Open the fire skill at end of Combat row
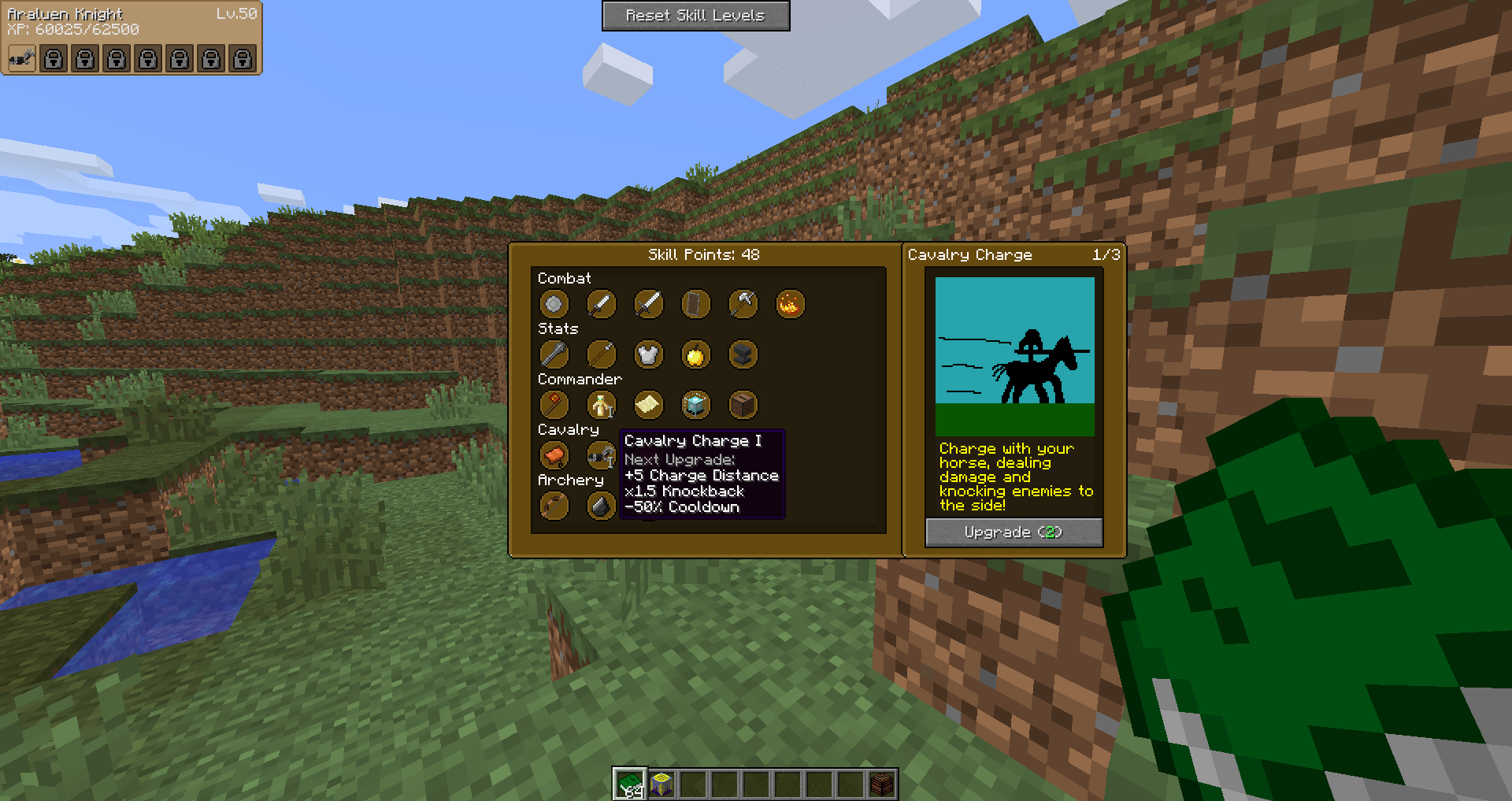This screenshot has height=801, width=1512. [791, 303]
